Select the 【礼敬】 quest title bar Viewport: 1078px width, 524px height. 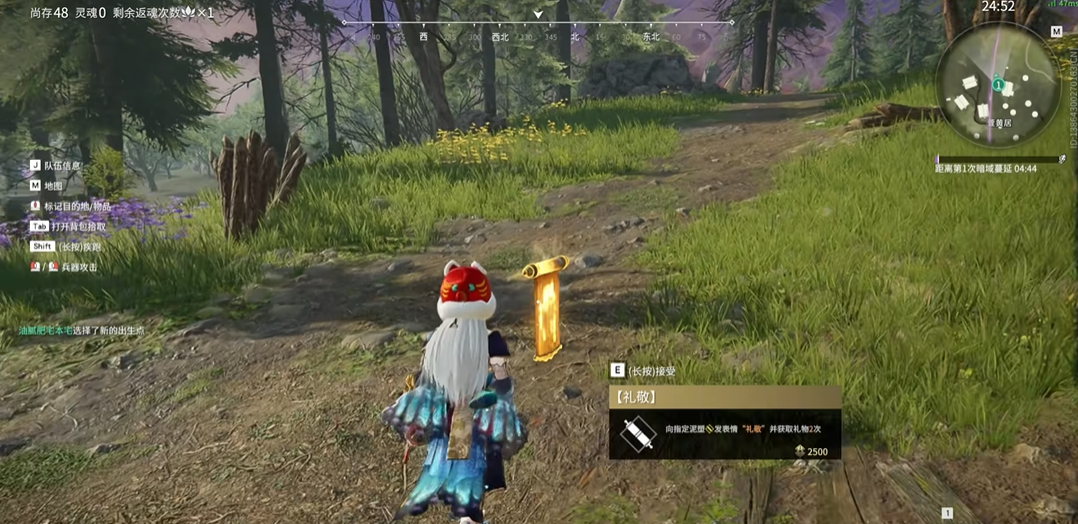pyautogui.click(x=724, y=397)
